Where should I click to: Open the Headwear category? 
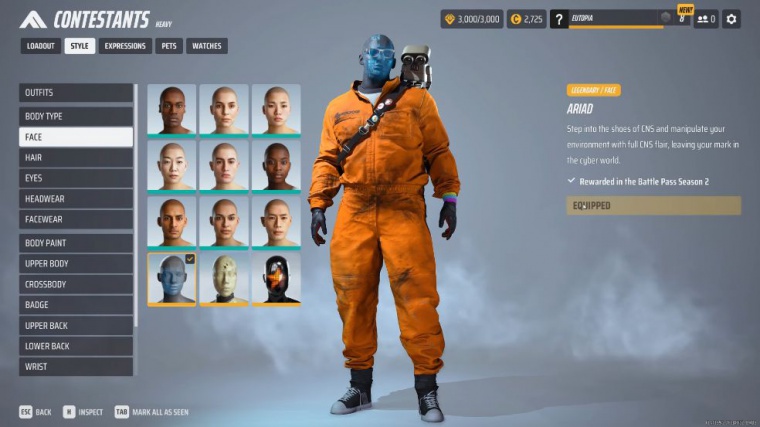(76, 199)
